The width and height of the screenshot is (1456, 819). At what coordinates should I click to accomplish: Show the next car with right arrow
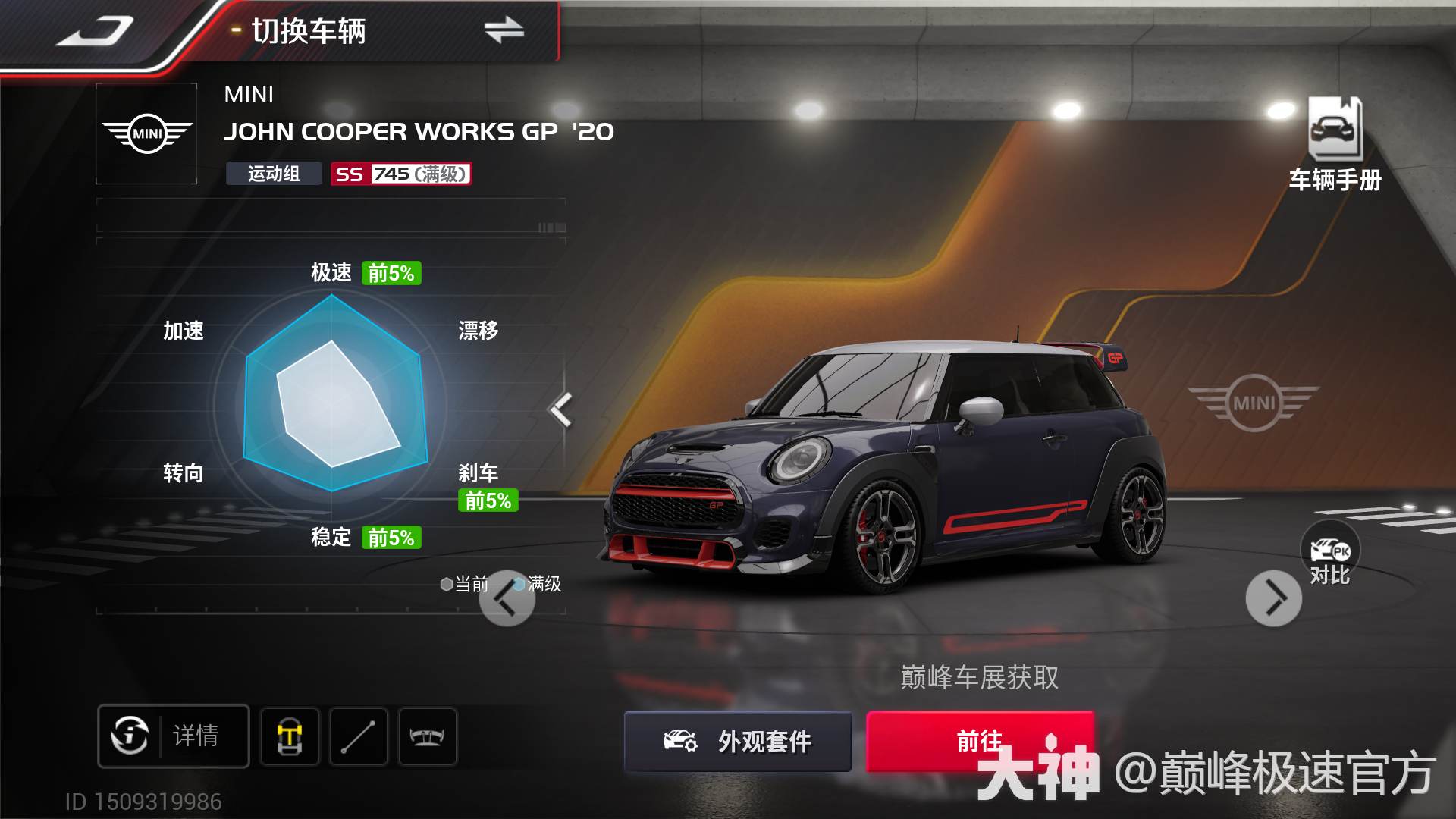(1274, 598)
